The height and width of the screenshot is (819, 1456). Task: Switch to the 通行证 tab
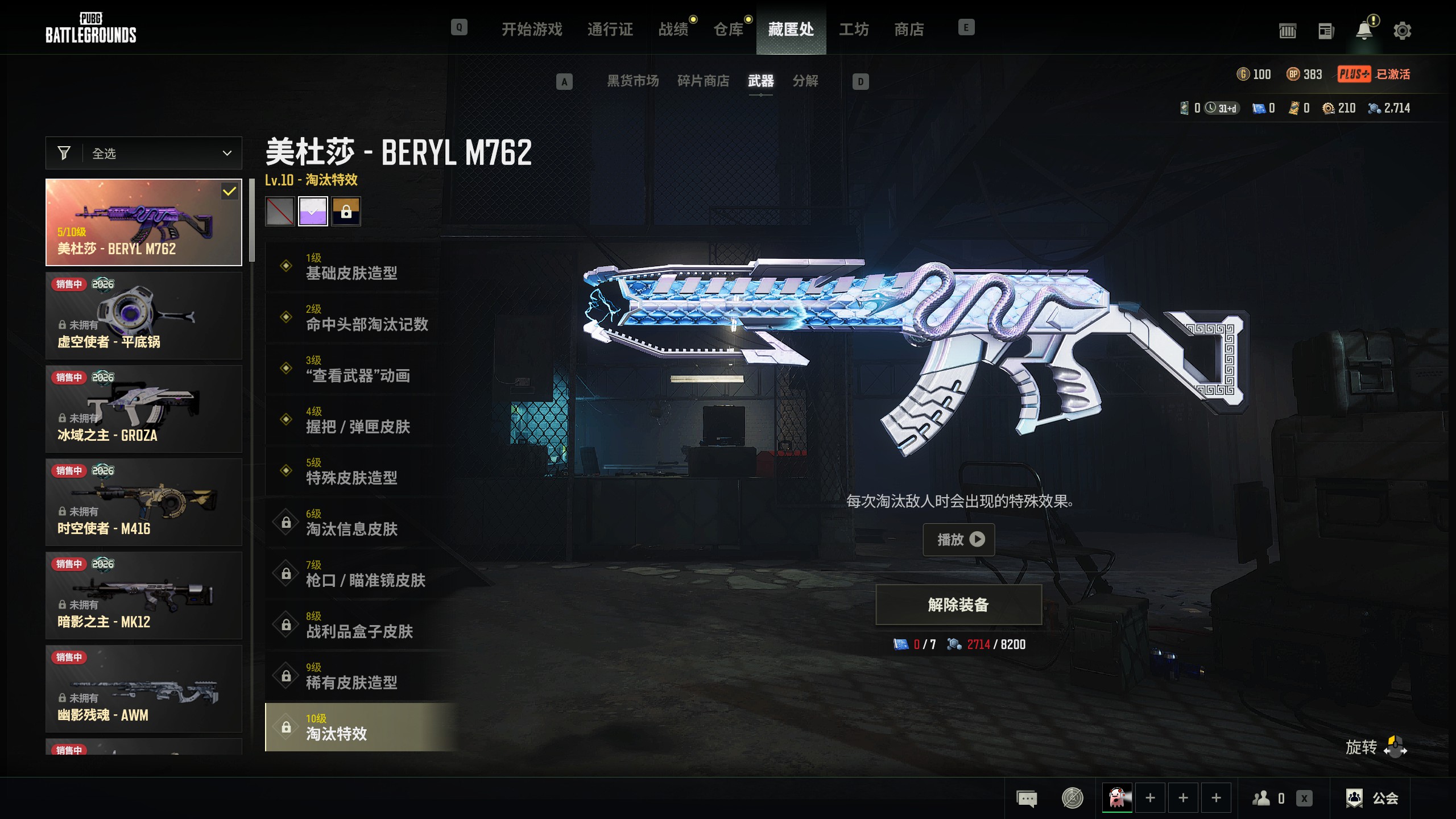610,29
